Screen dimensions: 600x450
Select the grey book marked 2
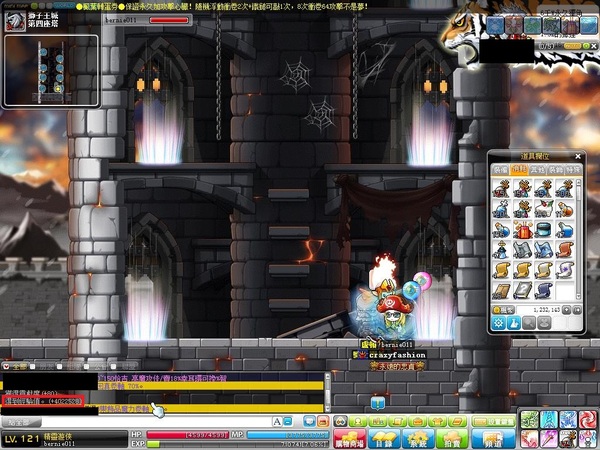(x=522, y=290)
